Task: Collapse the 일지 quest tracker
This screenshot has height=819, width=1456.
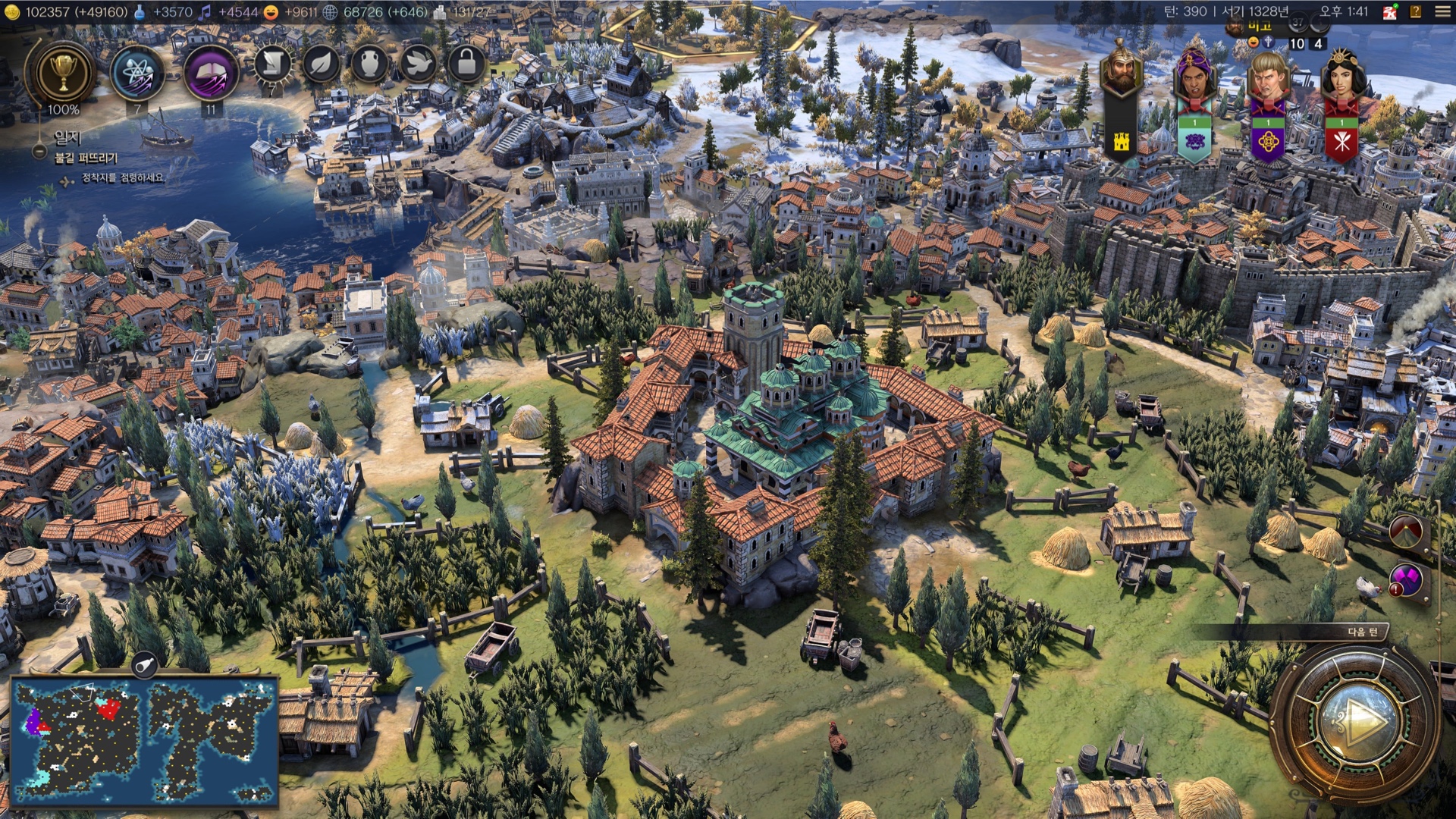Action: coord(39,152)
